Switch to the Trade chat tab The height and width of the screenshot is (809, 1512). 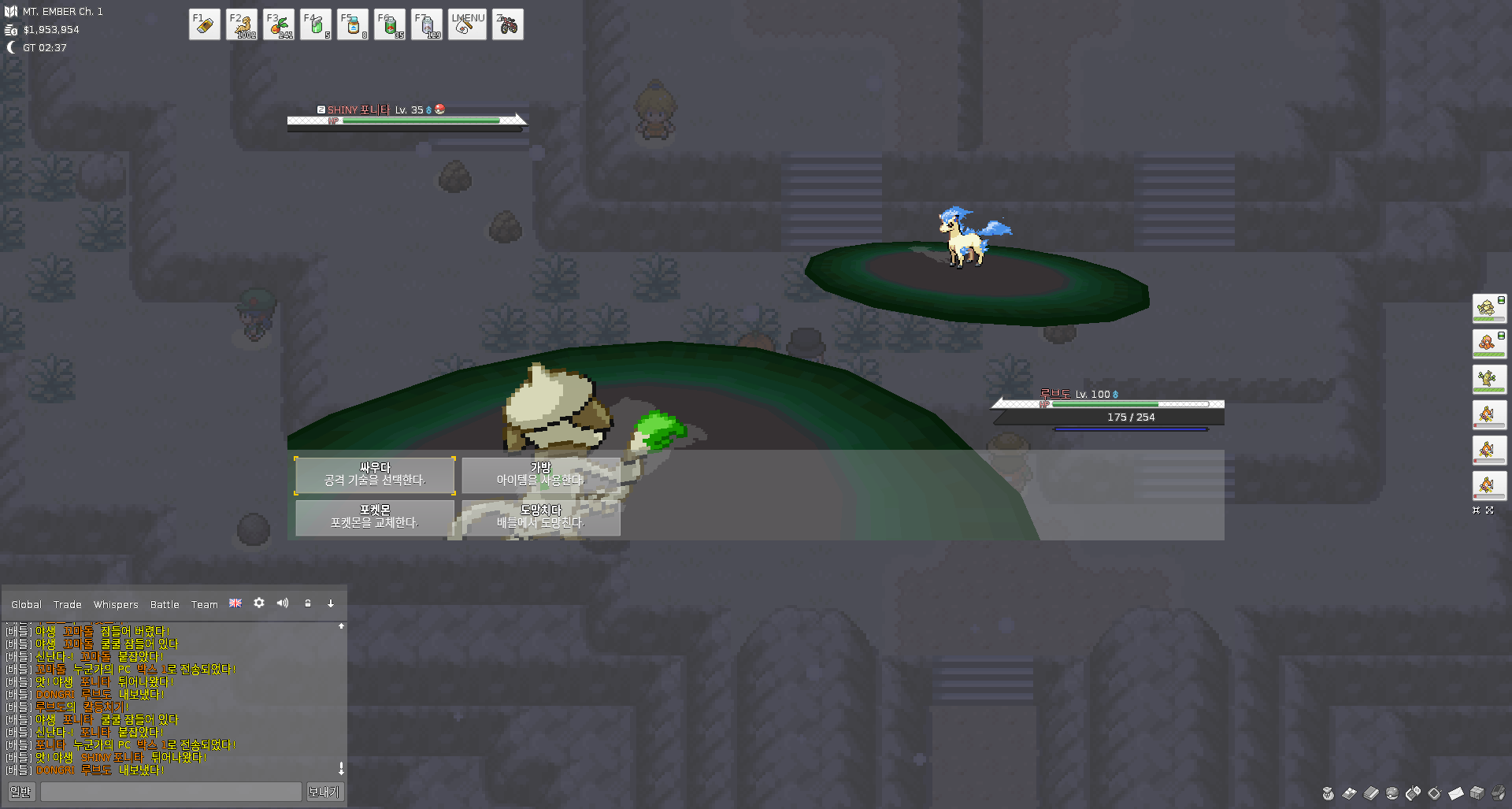coord(67,604)
